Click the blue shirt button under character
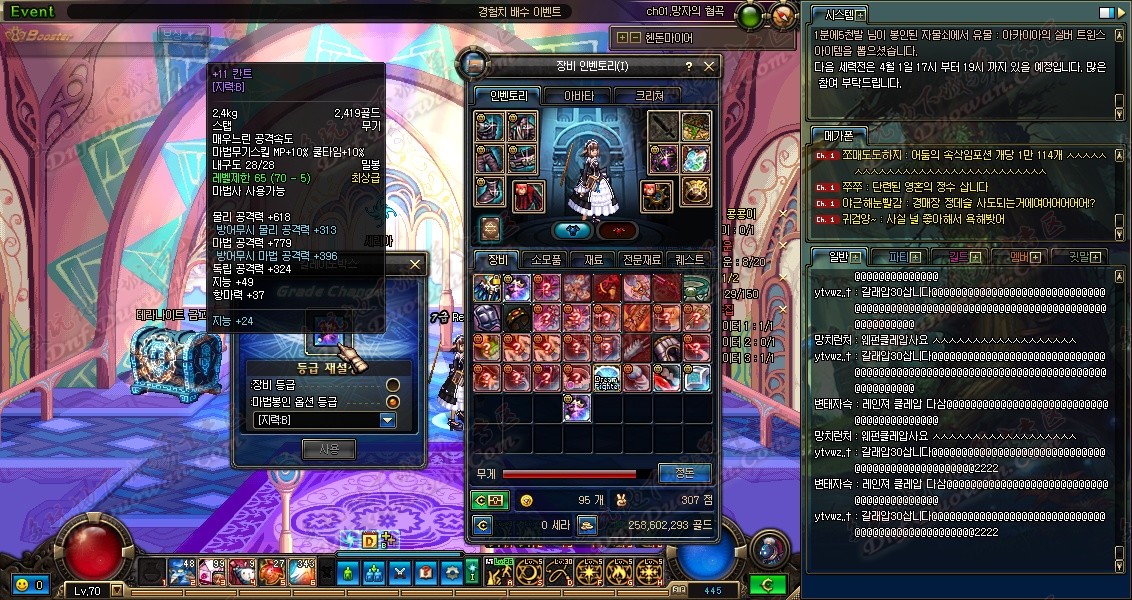 pos(572,230)
